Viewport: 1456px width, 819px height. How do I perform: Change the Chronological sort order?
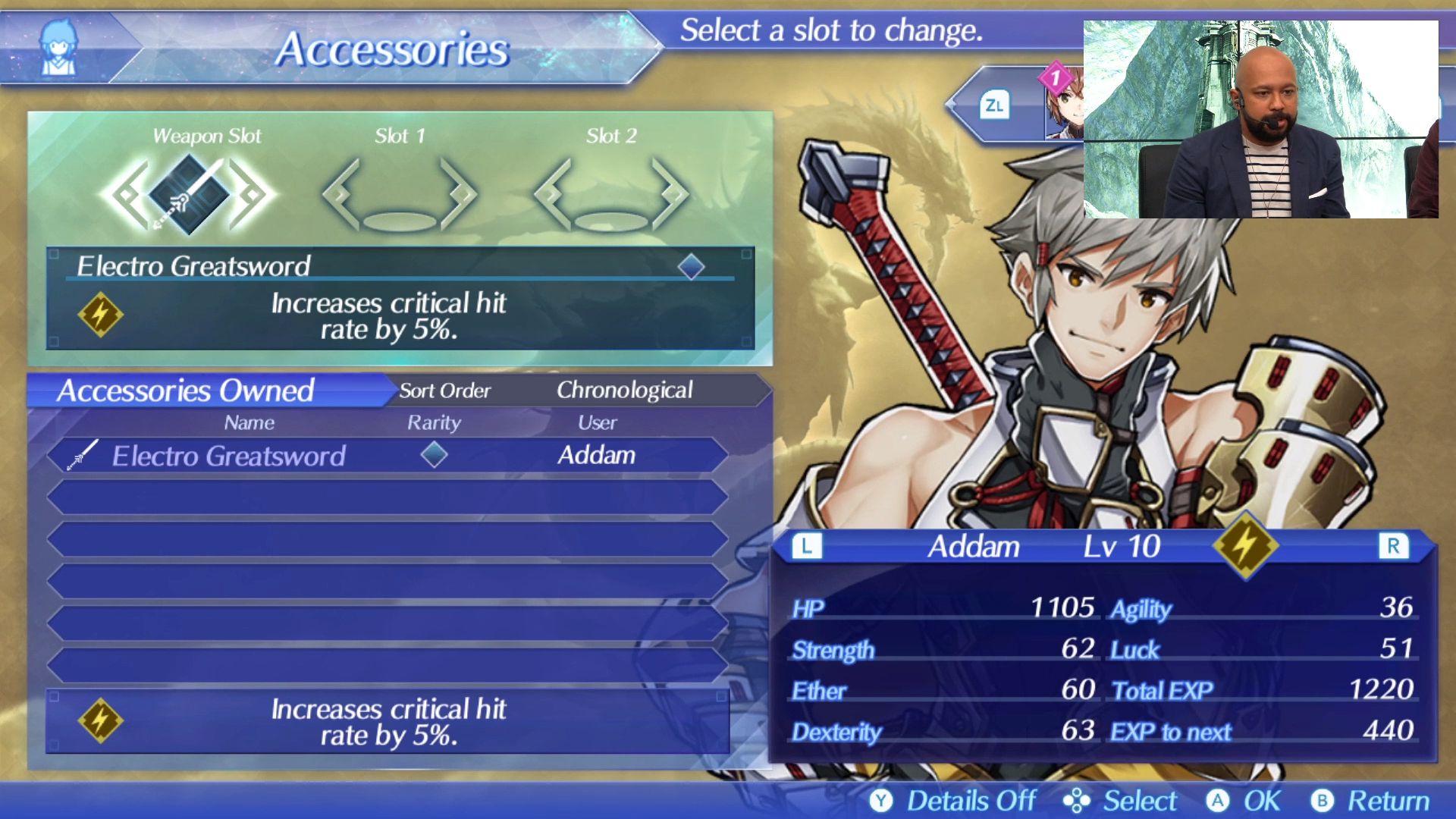[624, 390]
